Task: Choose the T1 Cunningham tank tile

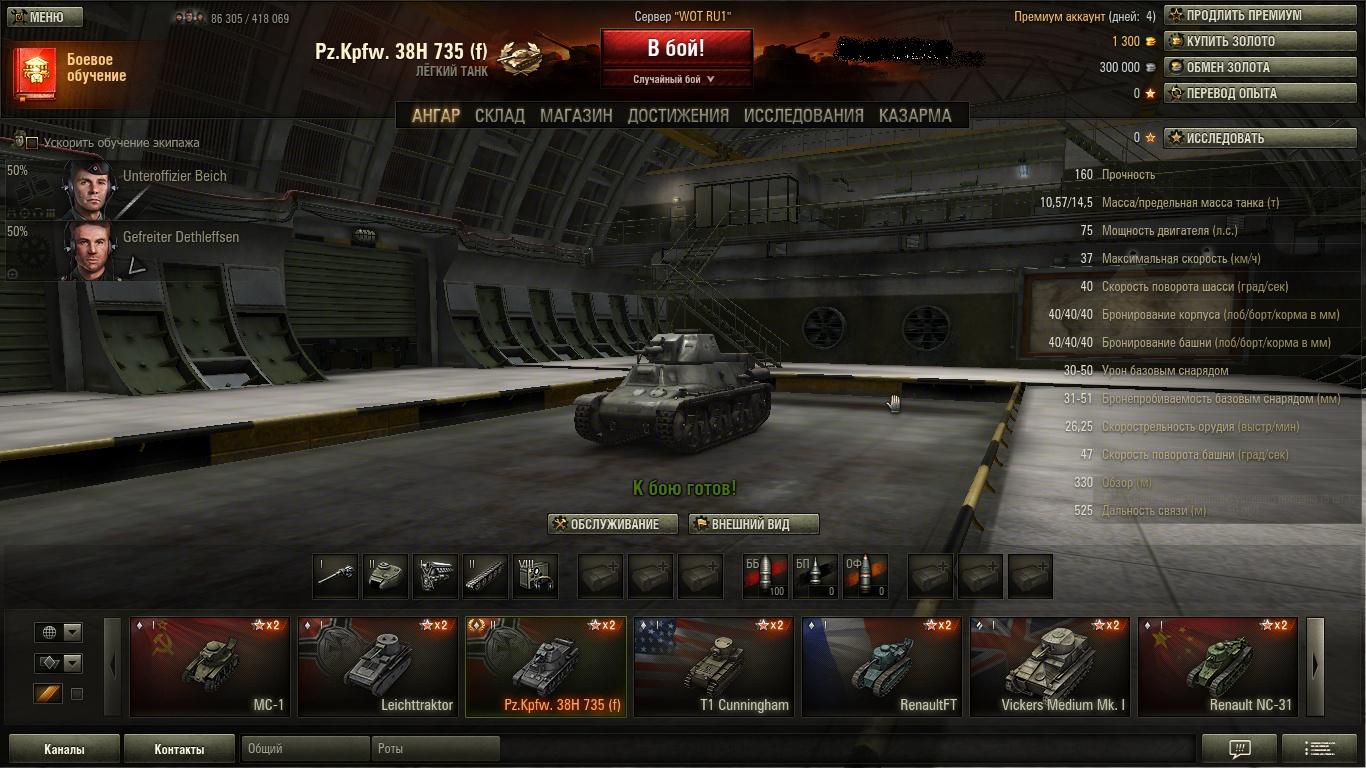Action: click(x=713, y=666)
